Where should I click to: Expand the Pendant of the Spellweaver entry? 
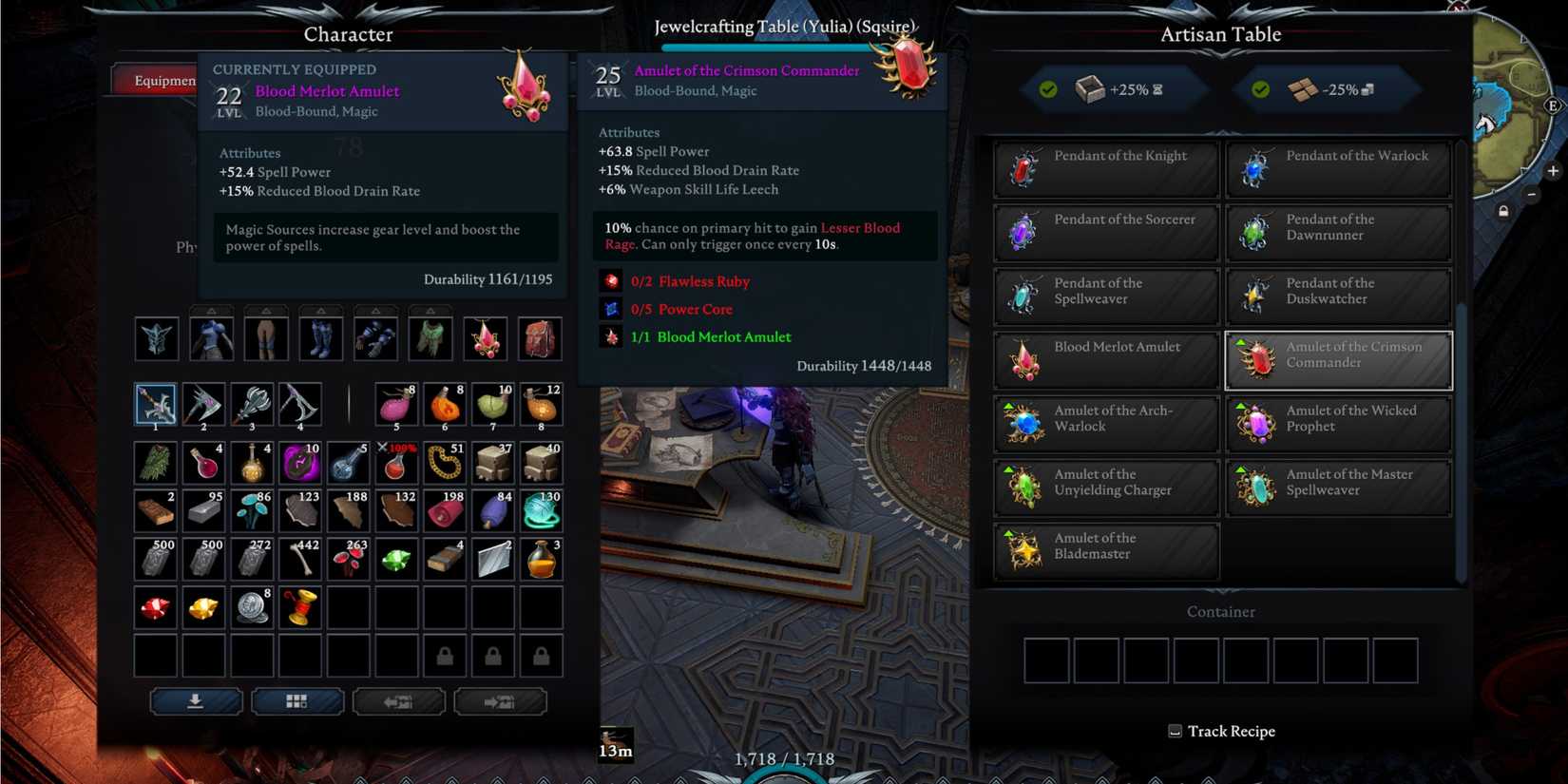[x=1105, y=296]
